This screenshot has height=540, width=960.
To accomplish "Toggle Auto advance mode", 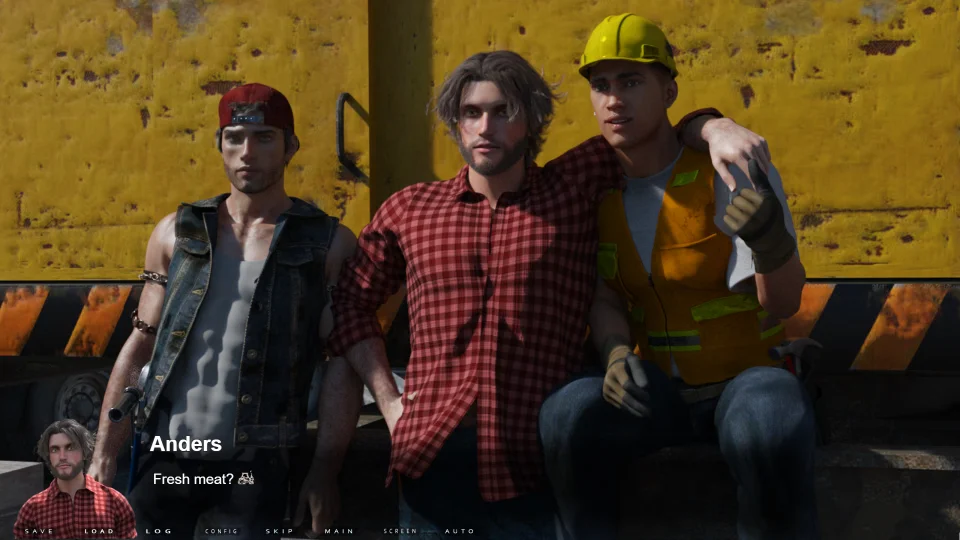I will pos(459,531).
